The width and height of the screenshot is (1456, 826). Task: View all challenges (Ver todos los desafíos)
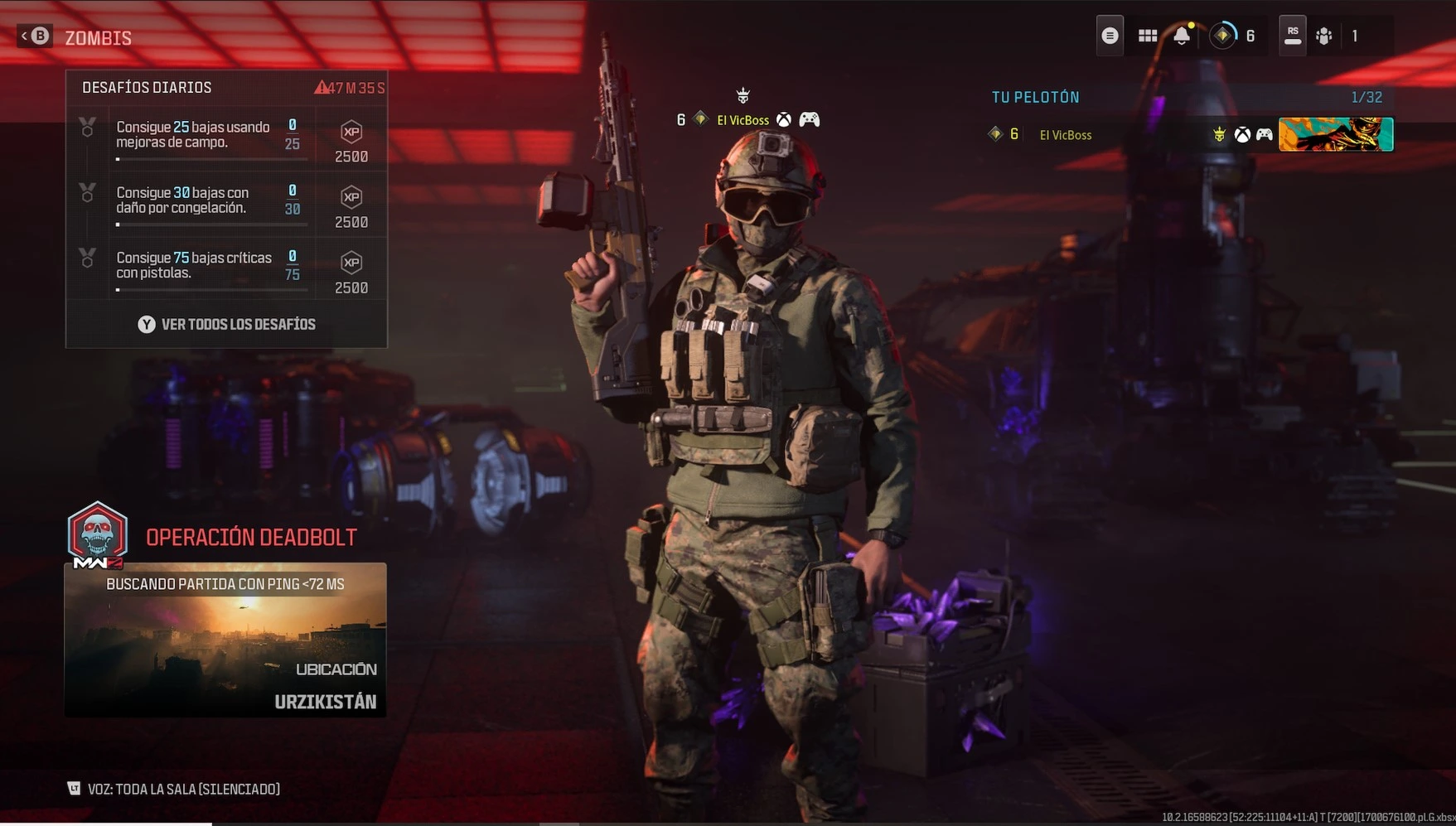(x=226, y=324)
